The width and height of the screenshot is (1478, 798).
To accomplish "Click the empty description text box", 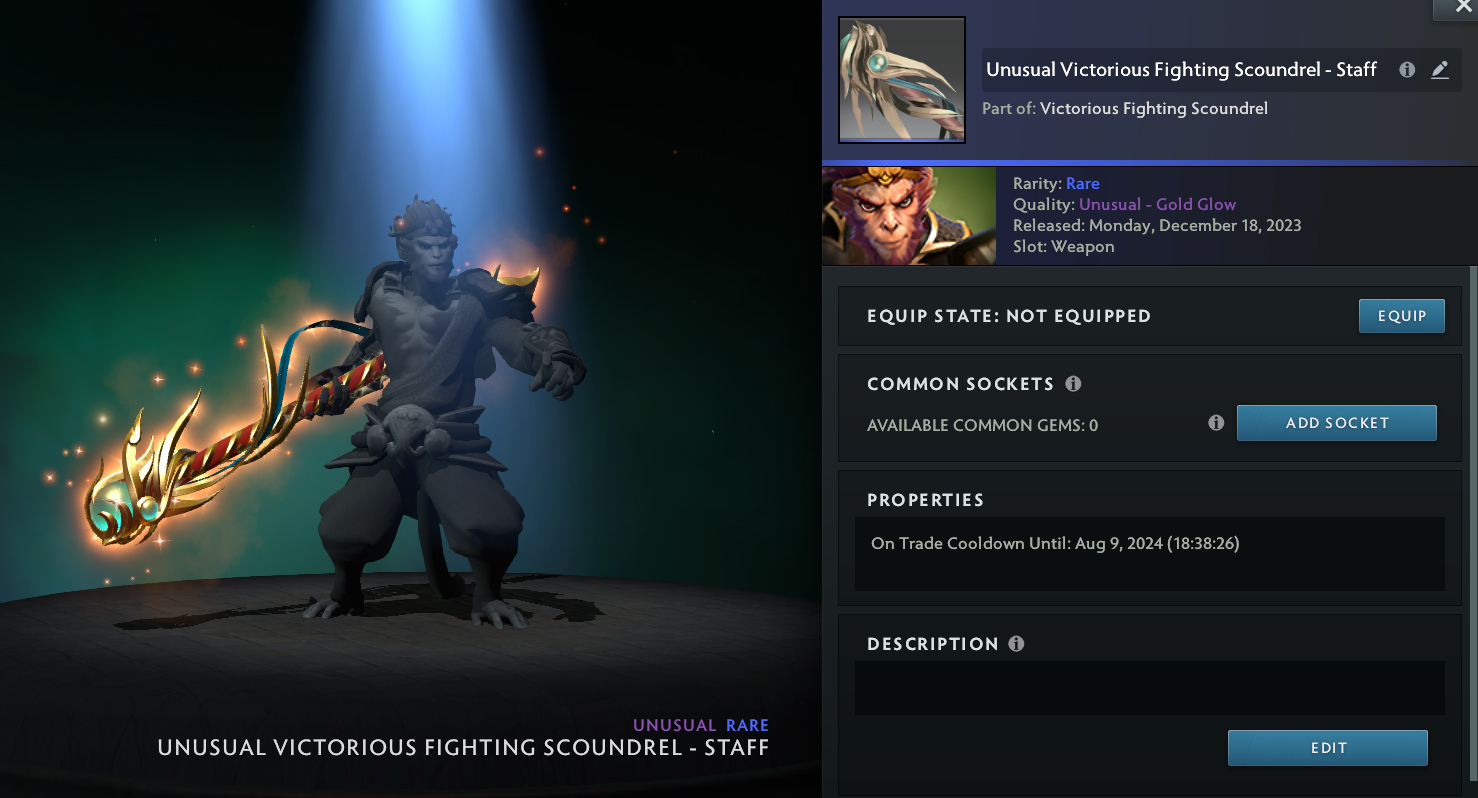I will 1149,688.
